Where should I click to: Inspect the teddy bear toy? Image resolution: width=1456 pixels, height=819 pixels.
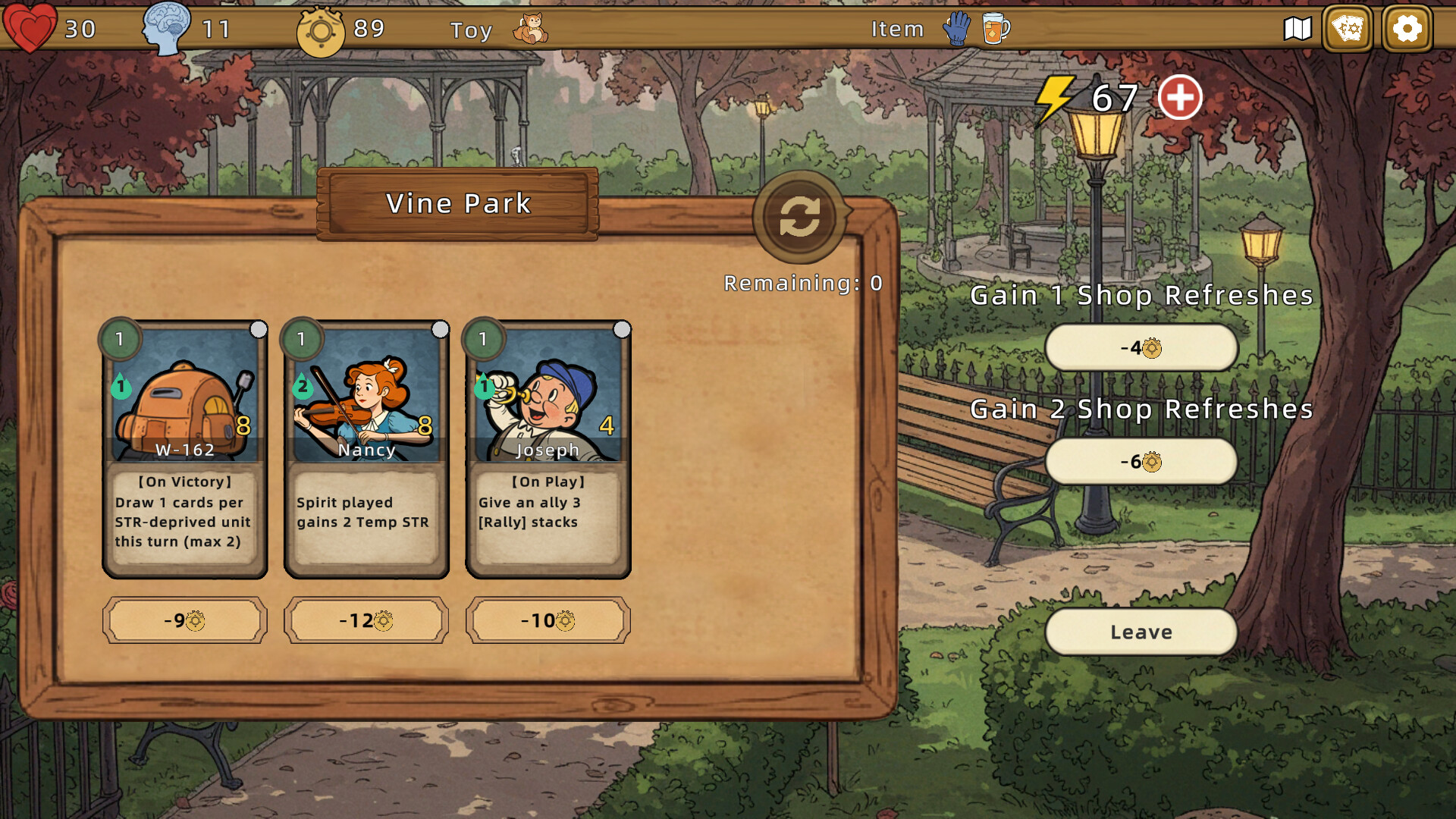(530, 30)
